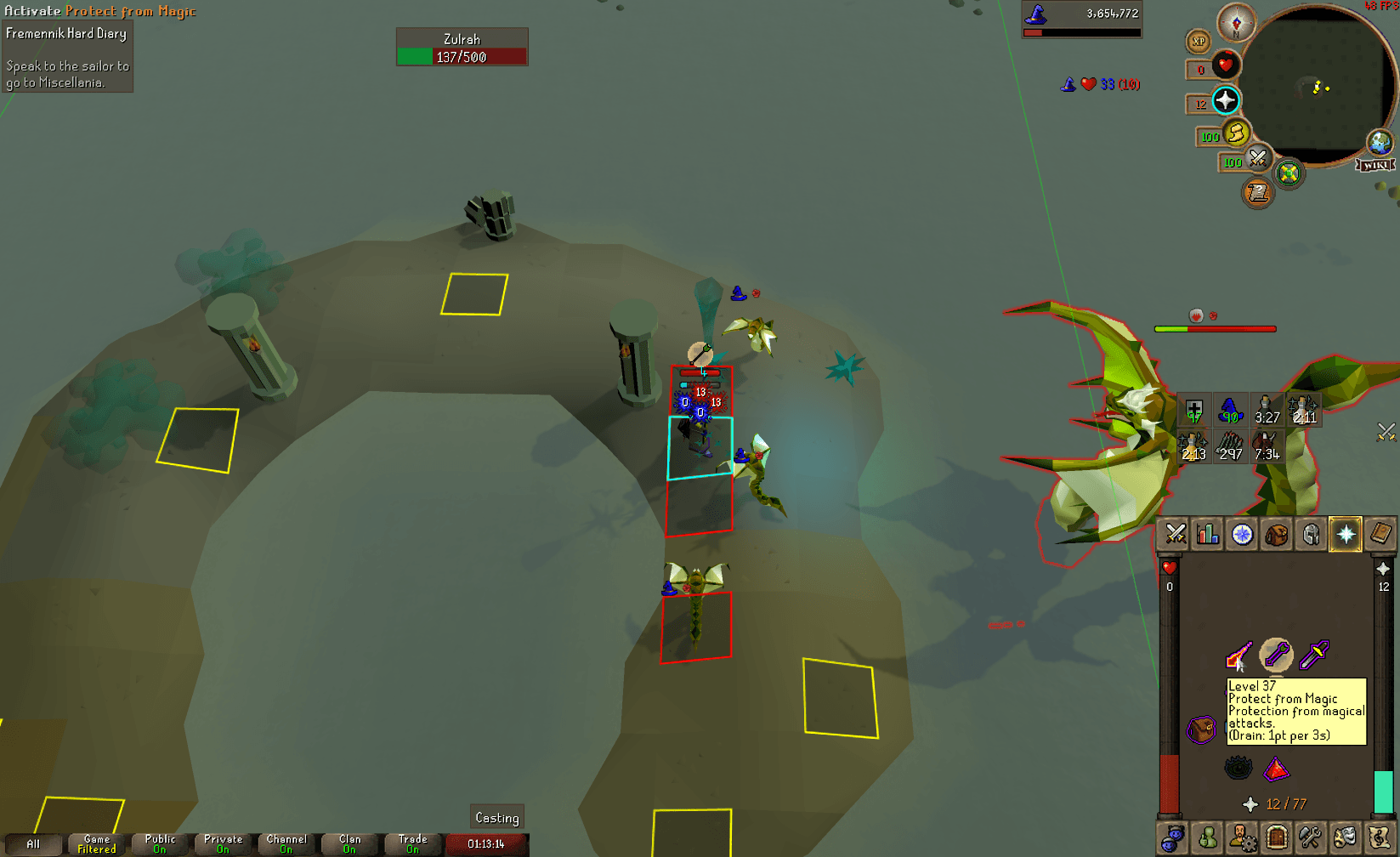Log out via the door icon
1400x857 pixels.
[1276, 837]
